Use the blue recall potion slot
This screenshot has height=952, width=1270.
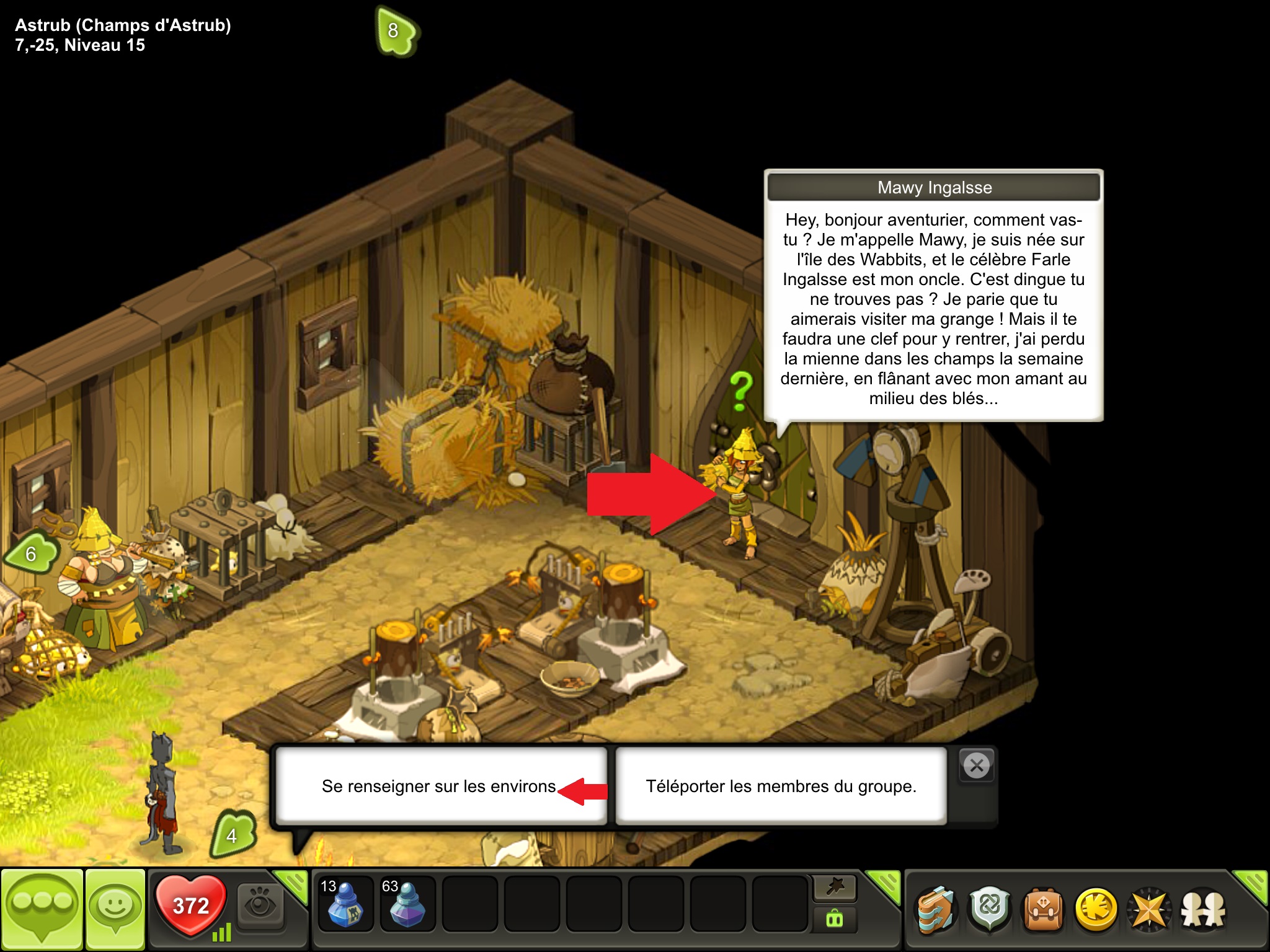pos(345,905)
